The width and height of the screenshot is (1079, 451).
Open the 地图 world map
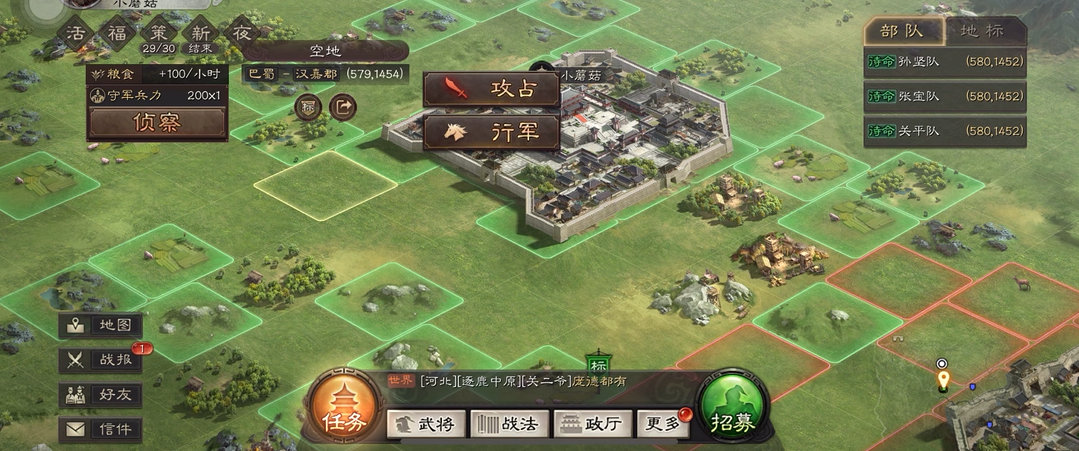click(100, 325)
